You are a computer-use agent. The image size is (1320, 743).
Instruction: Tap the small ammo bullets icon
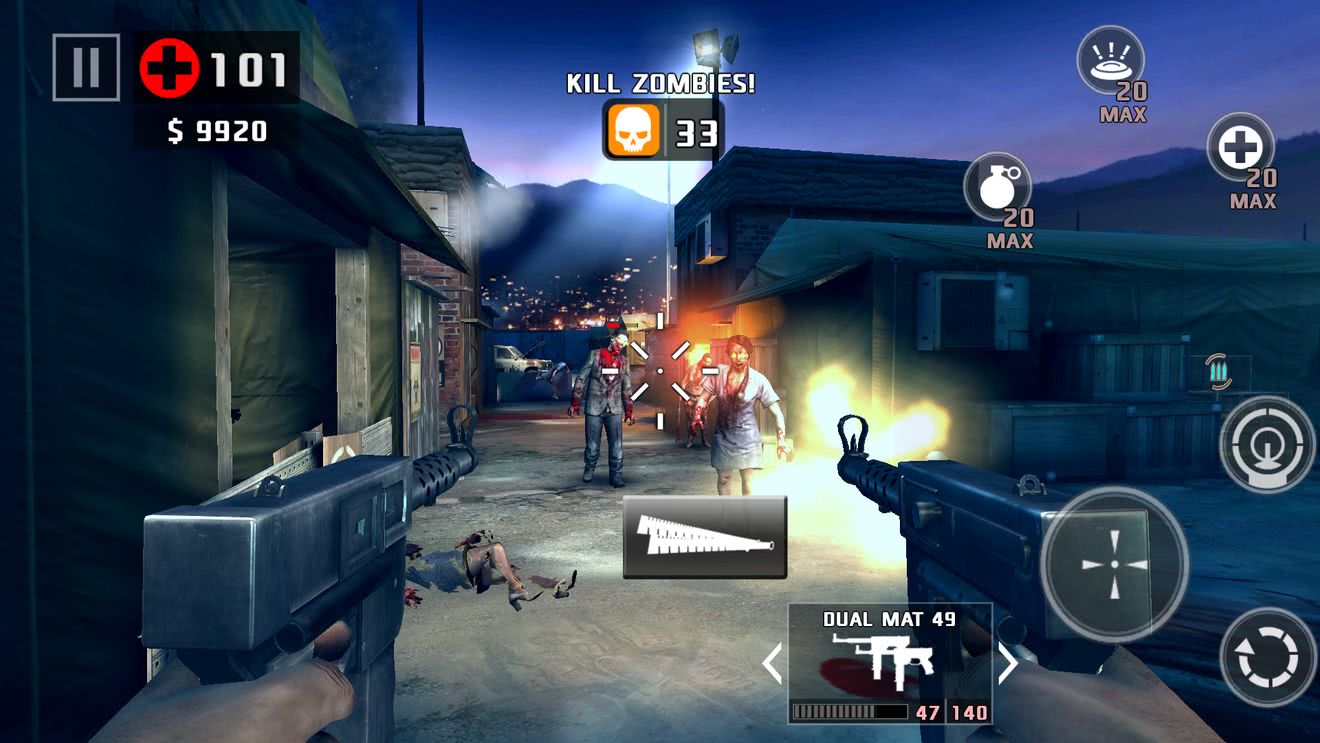pos(1217,372)
